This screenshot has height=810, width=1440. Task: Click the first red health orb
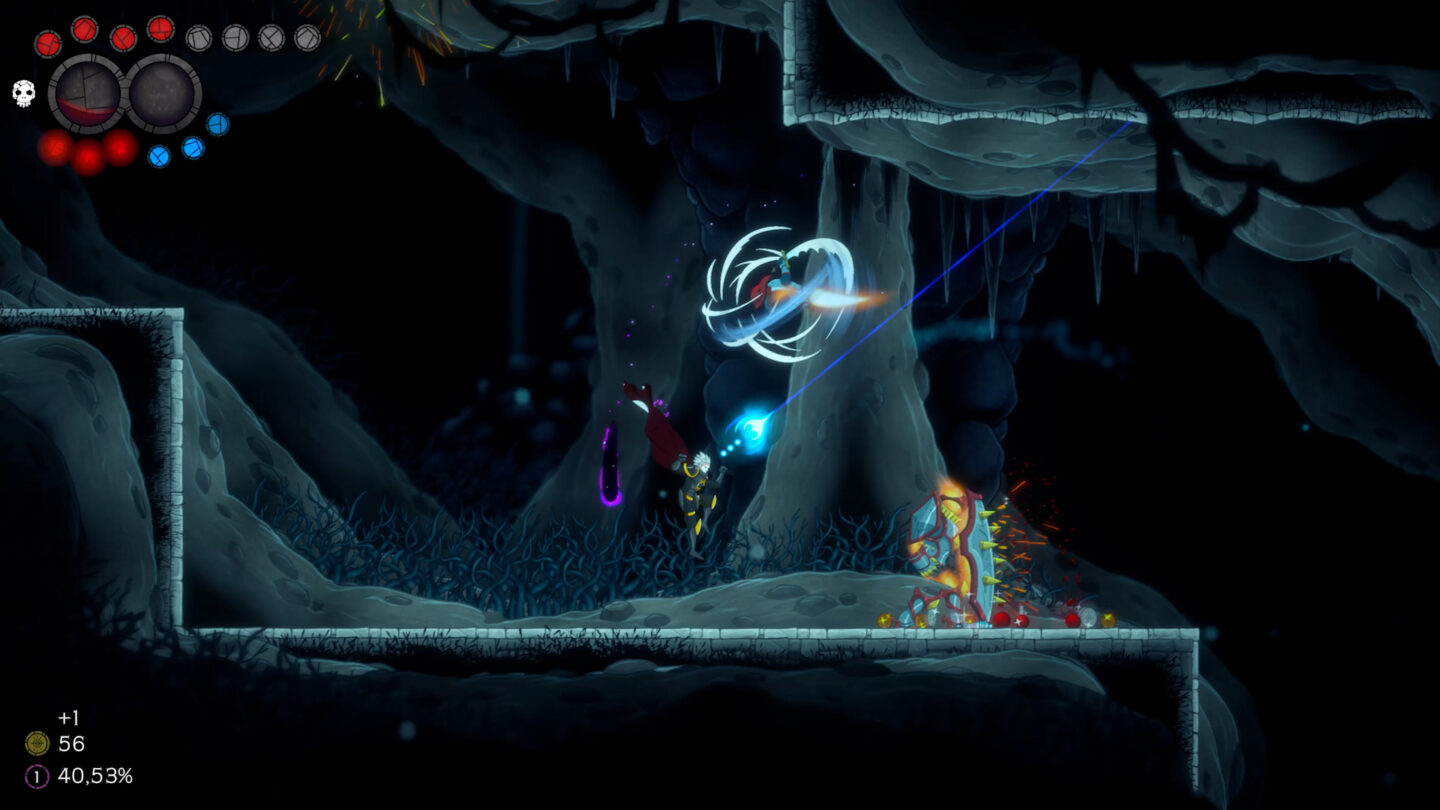[x=48, y=41]
